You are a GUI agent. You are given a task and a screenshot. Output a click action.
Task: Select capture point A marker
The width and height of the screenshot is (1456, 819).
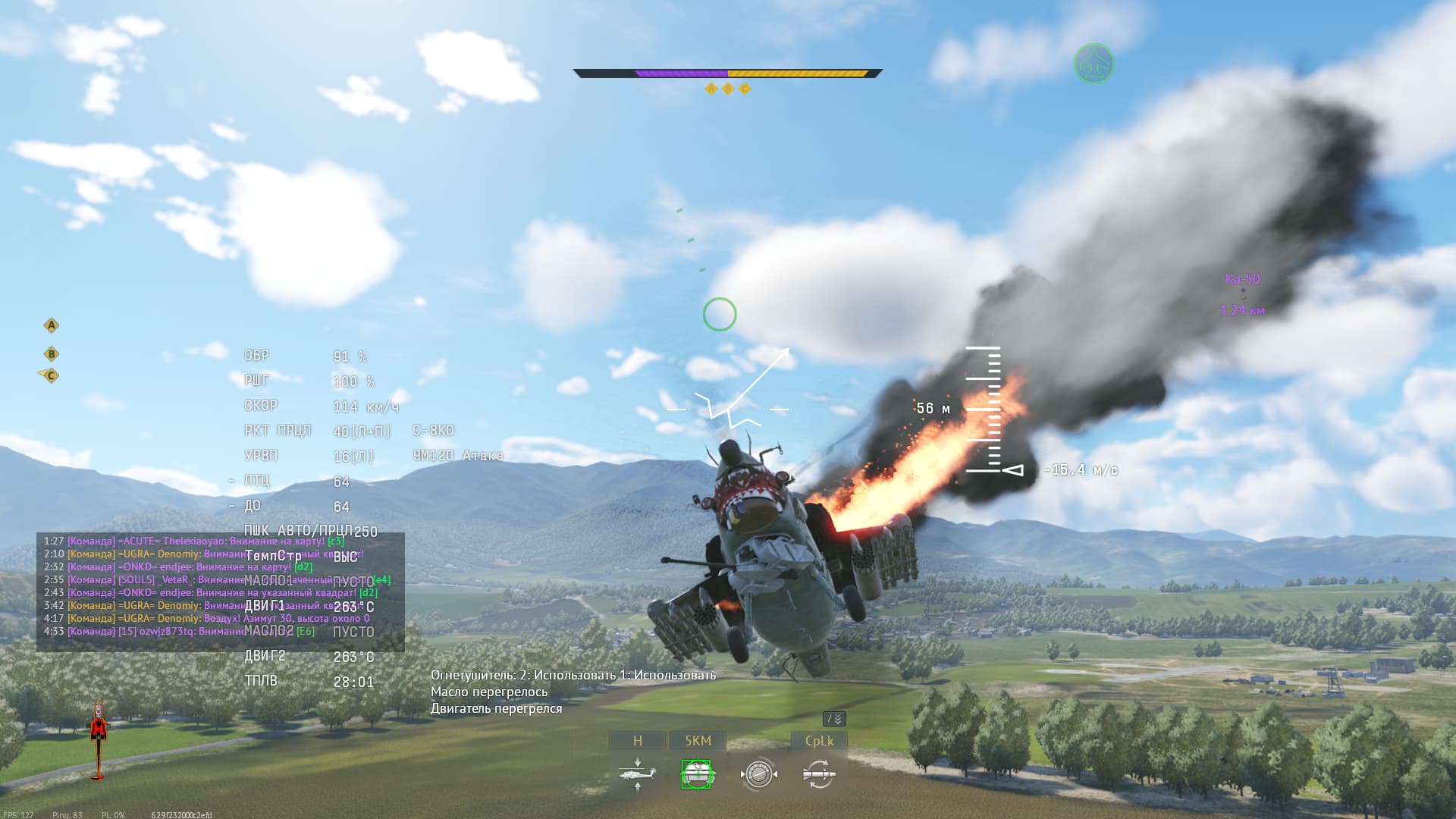[52, 326]
